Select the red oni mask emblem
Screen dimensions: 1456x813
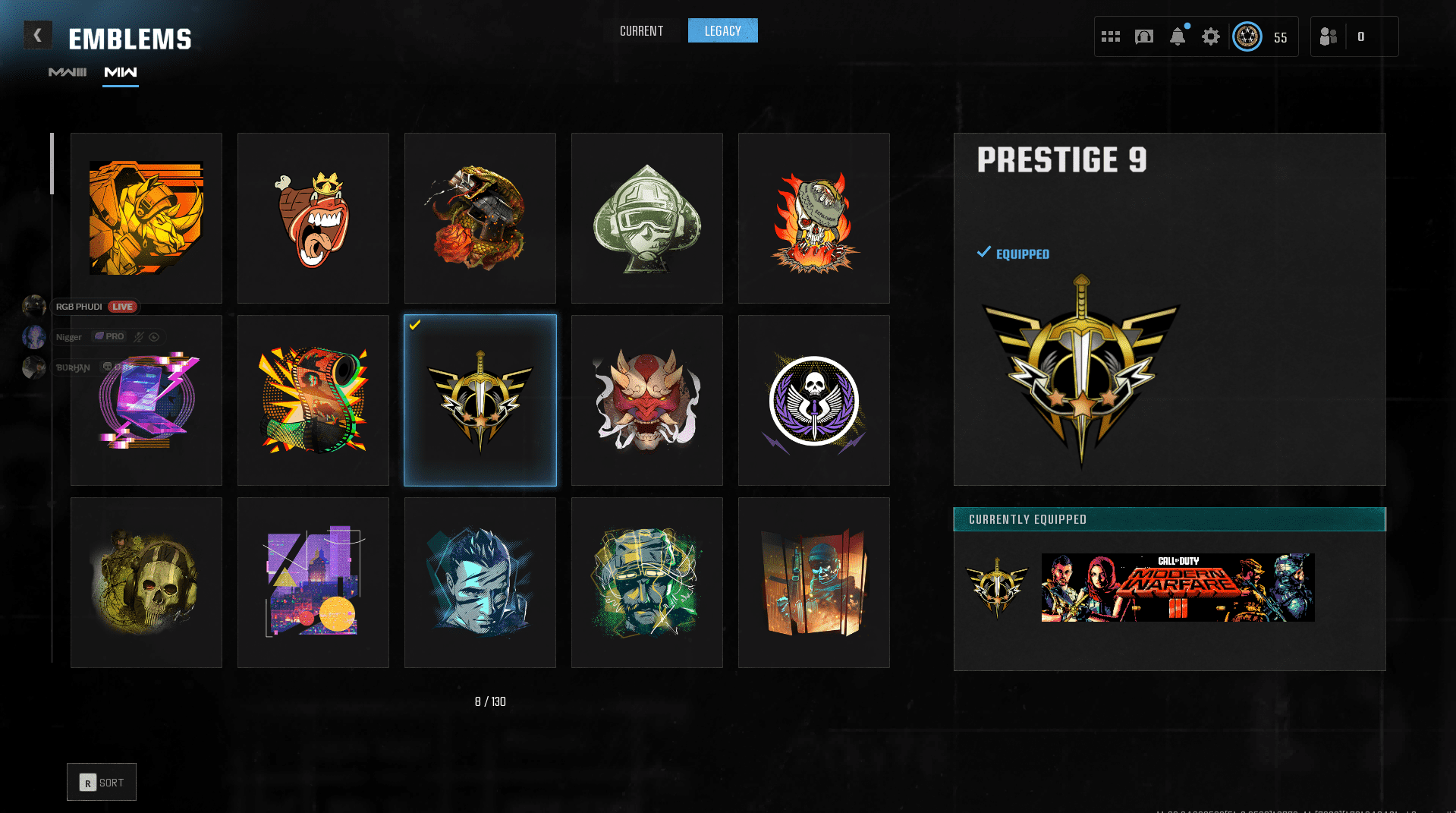coord(647,400)
